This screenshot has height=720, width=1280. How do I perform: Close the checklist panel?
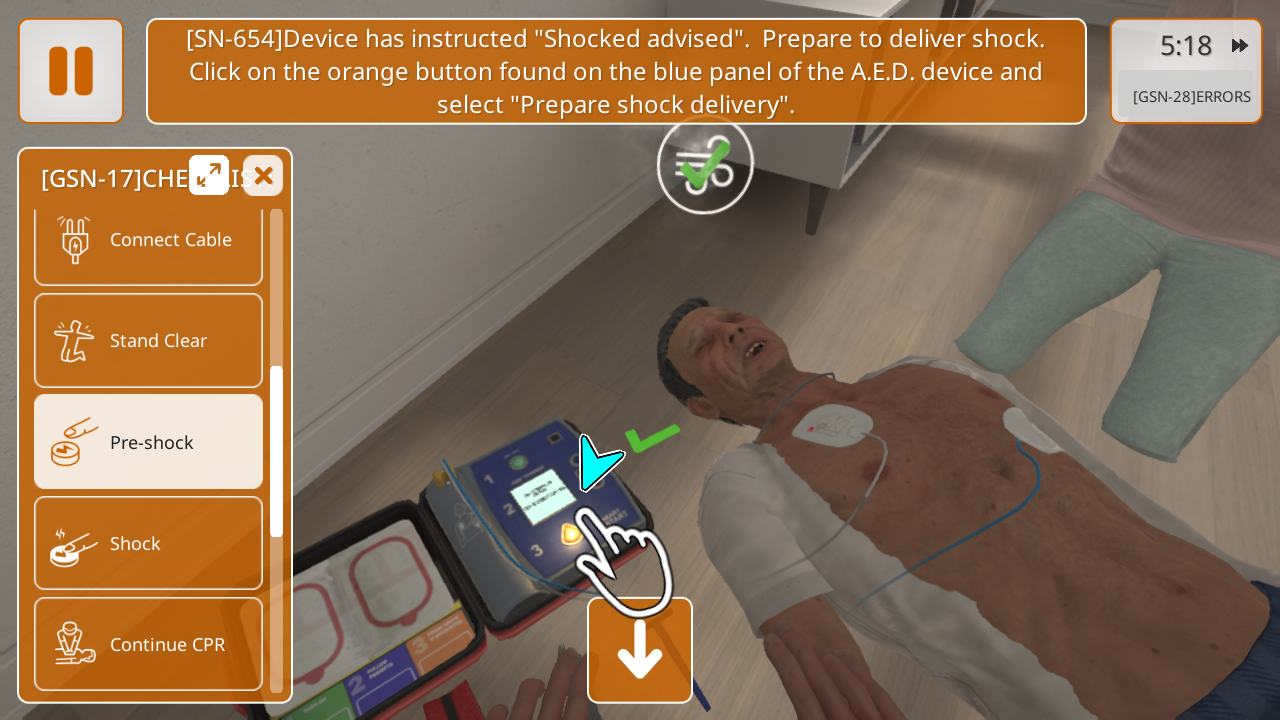point(263,176)
